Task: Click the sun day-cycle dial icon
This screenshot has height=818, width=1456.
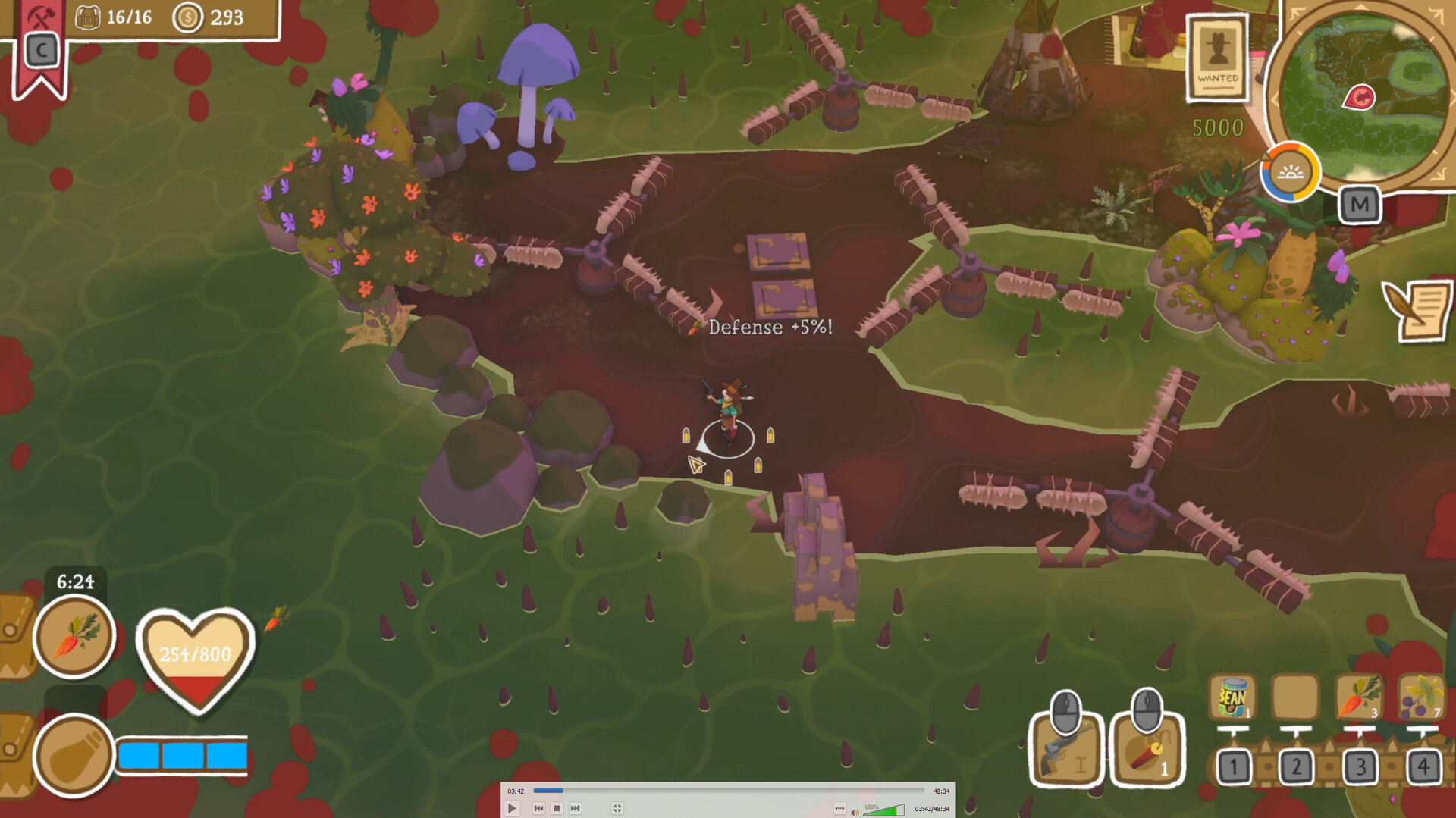Action: 1290,173
